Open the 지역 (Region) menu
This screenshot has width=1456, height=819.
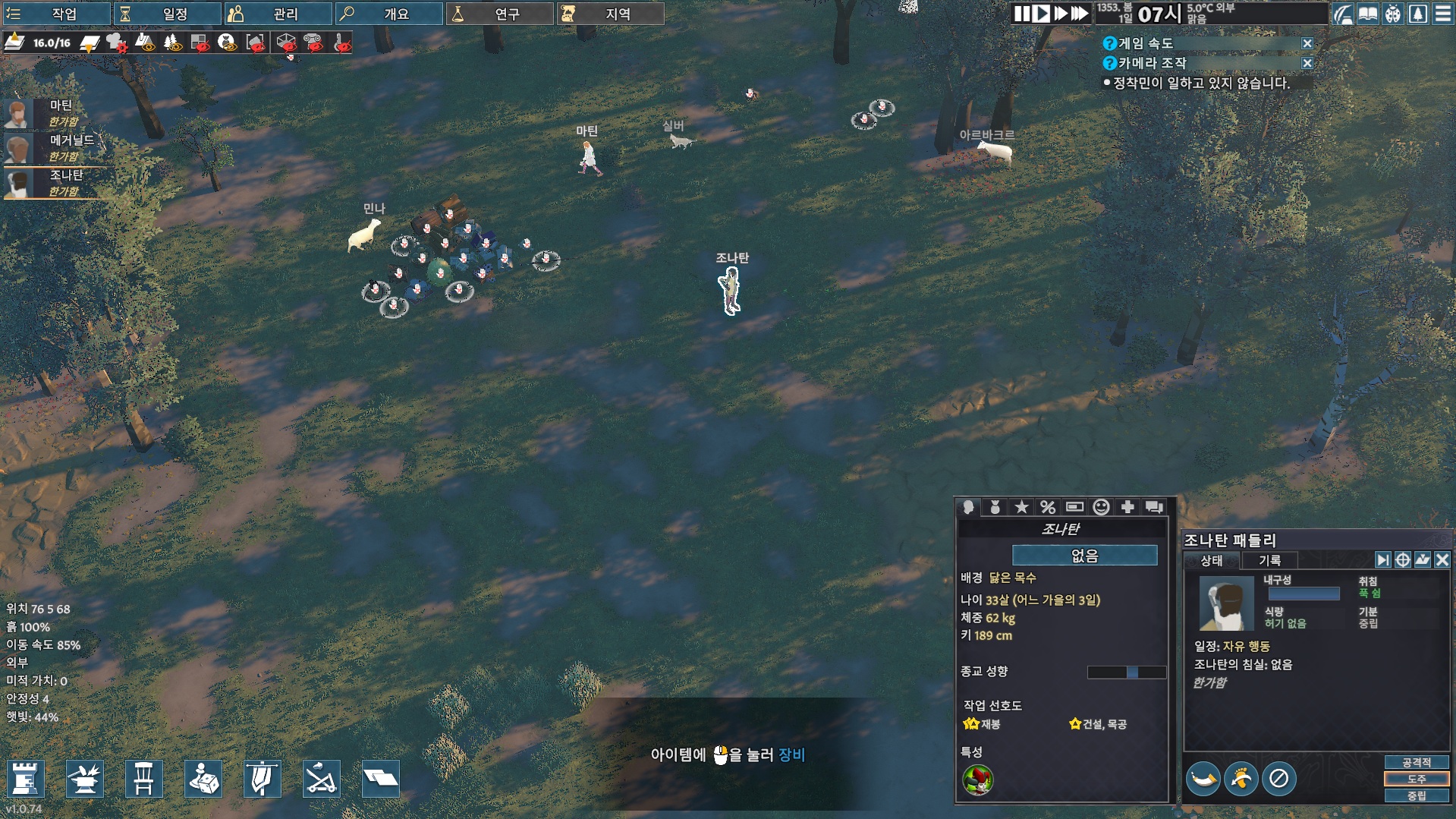[x=610, y=14]
